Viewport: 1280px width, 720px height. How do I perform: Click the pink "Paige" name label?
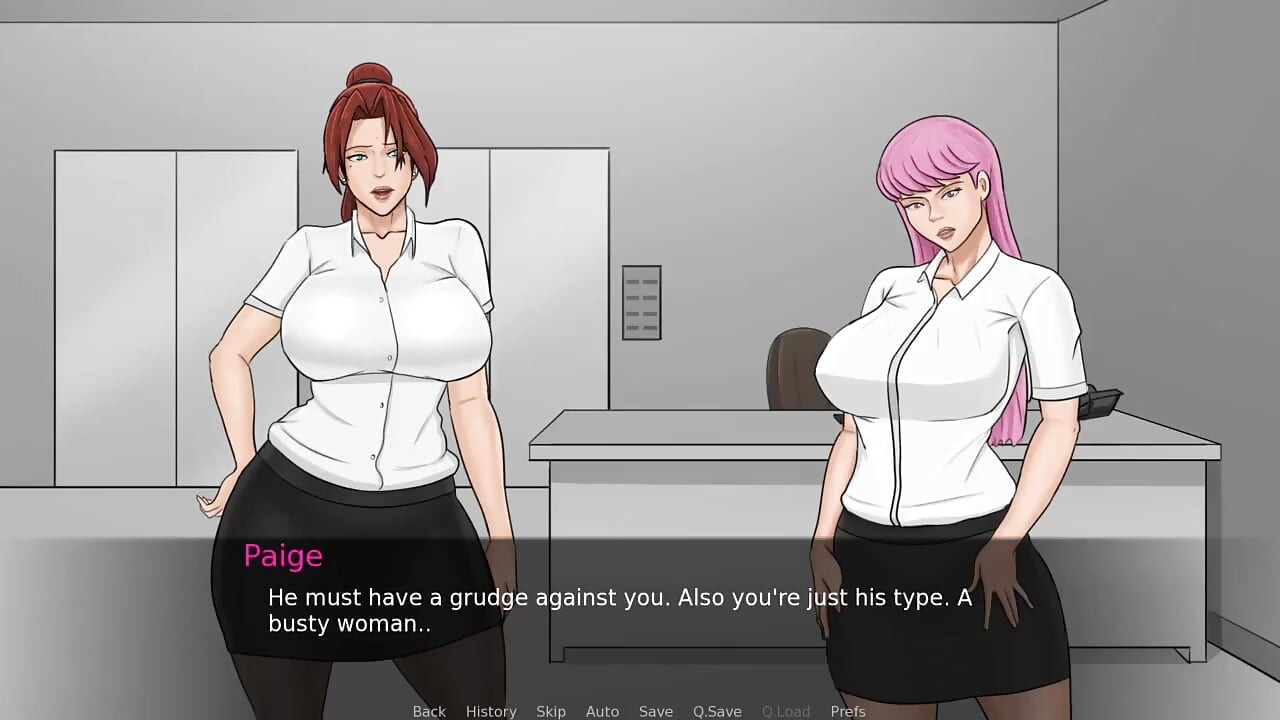[283, 556]
